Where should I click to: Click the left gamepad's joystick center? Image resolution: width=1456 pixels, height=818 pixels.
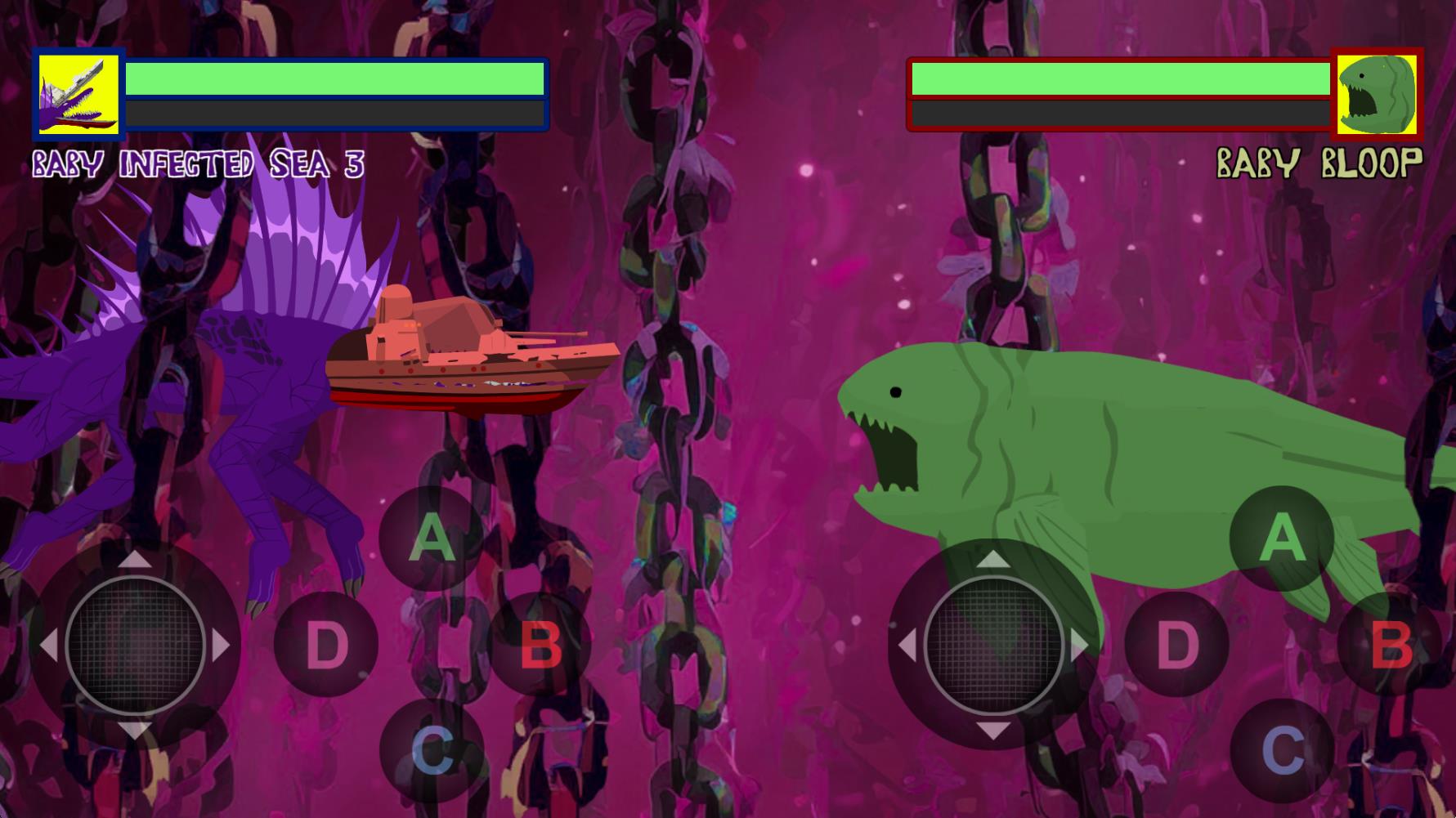click(x=135, y=645)
